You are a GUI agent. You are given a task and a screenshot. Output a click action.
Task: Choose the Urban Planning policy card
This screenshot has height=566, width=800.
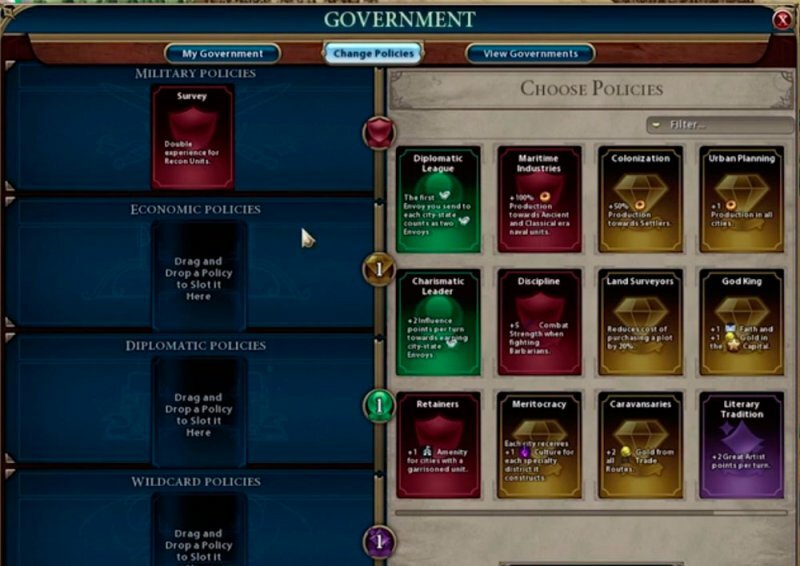[x=741, y=200]
